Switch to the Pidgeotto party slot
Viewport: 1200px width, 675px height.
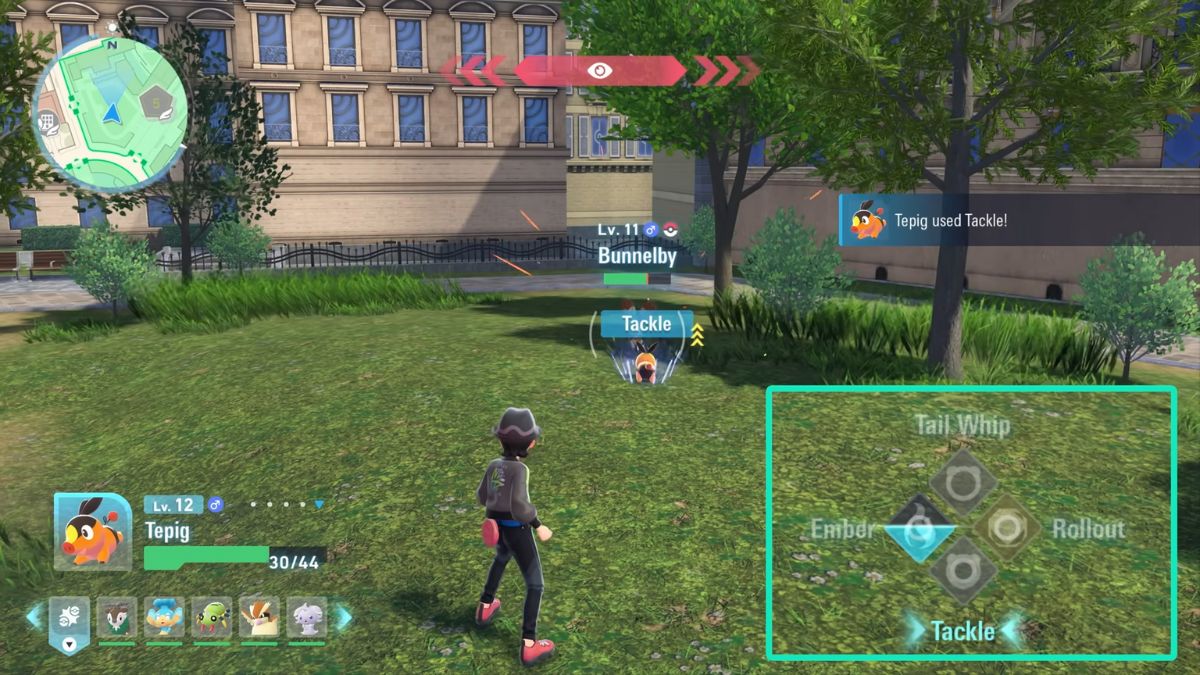(x=259, y=617)
